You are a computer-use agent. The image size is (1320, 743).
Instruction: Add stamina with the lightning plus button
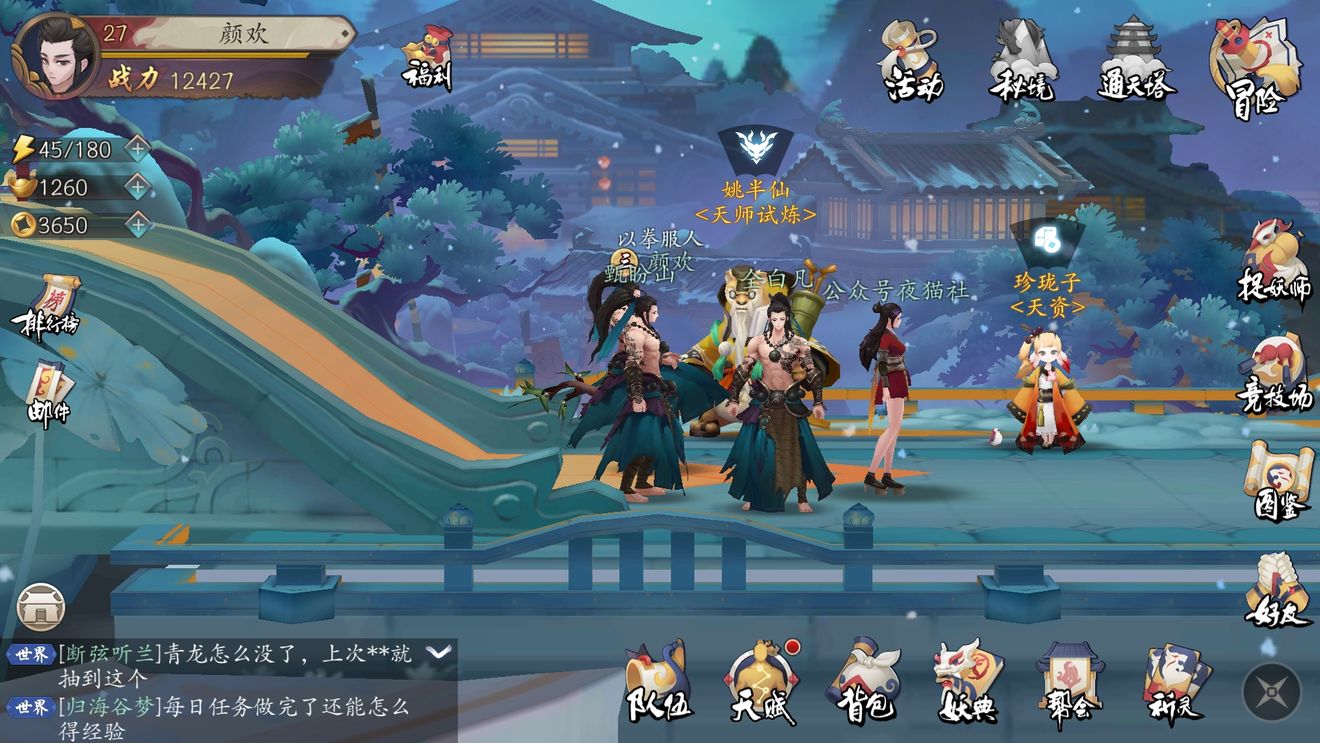137,149
